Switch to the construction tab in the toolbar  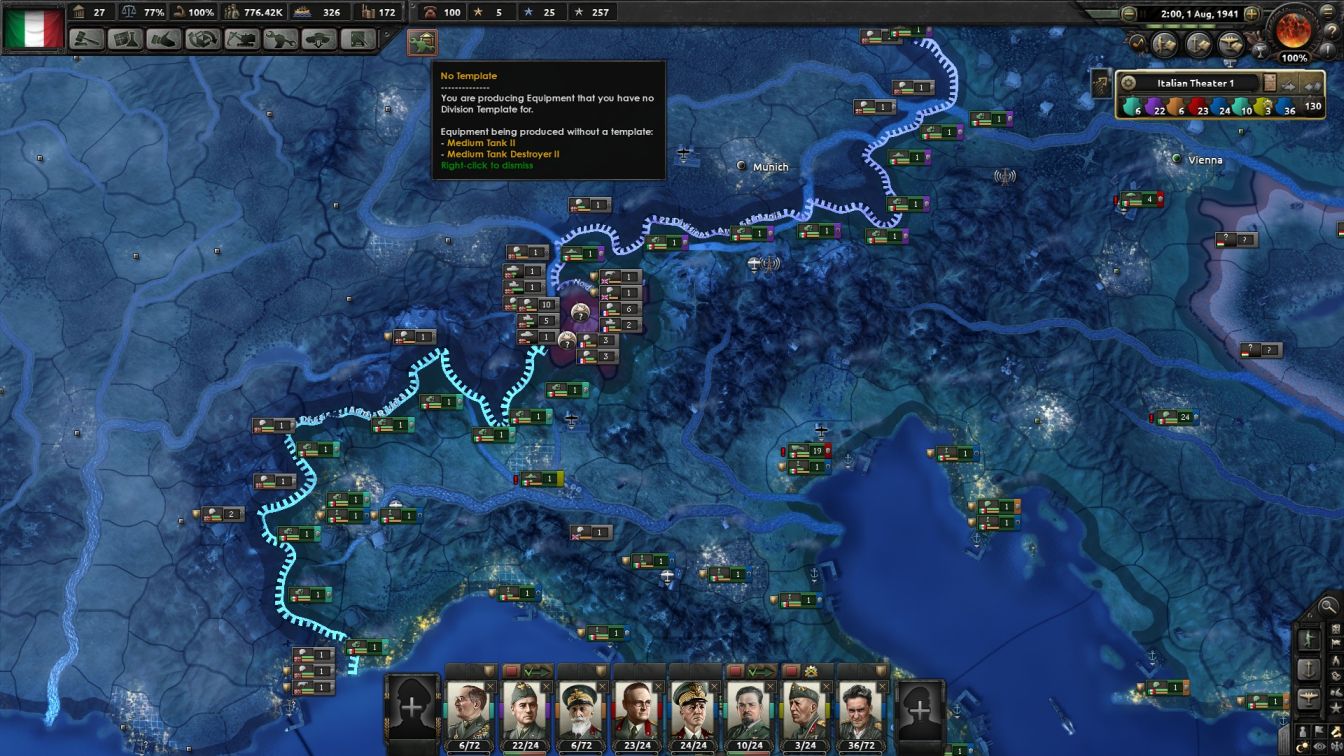243,40
